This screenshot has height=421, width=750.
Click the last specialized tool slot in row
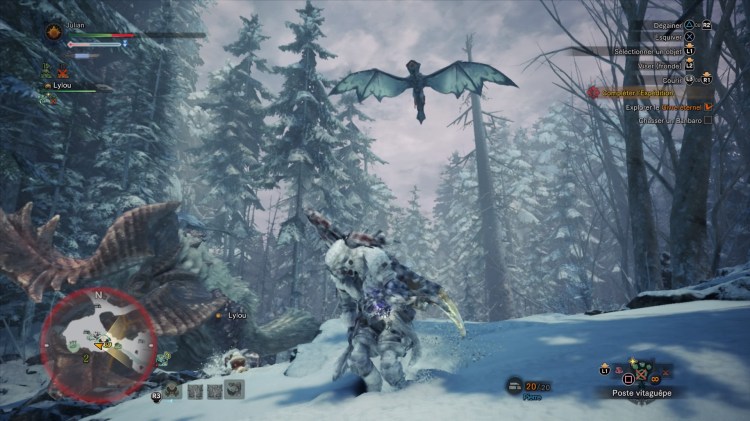tap(234, 390)
